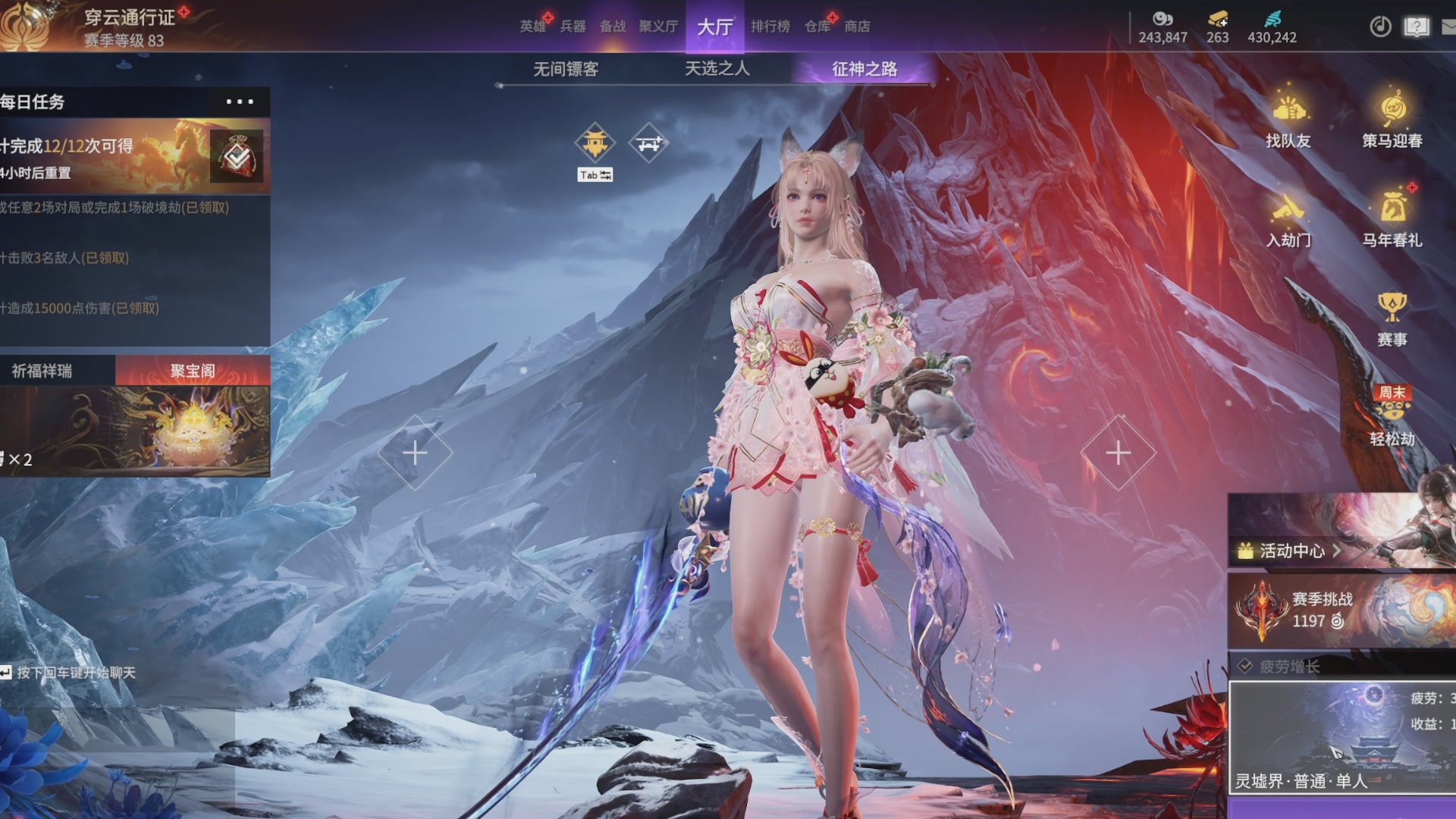Open 找队友 to find teammates
Image resolution: width=1456 pixels, height=819 pixels.
[1288, 120]
